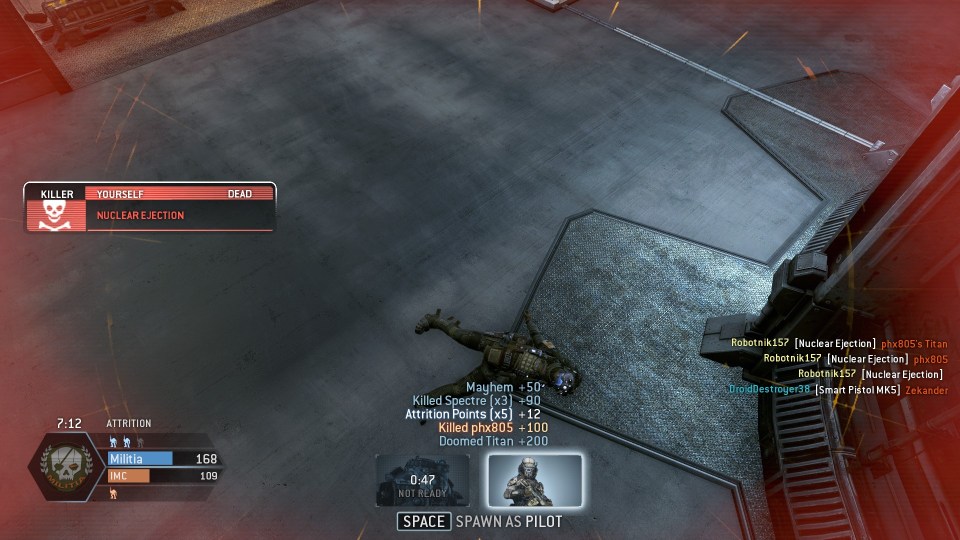Image resolution: width=960 pixels, height=540 pixels.
Task: Choose the Titan spawn tile marked Not Ready
Action: pyautogui.click(x=423, y=480)
